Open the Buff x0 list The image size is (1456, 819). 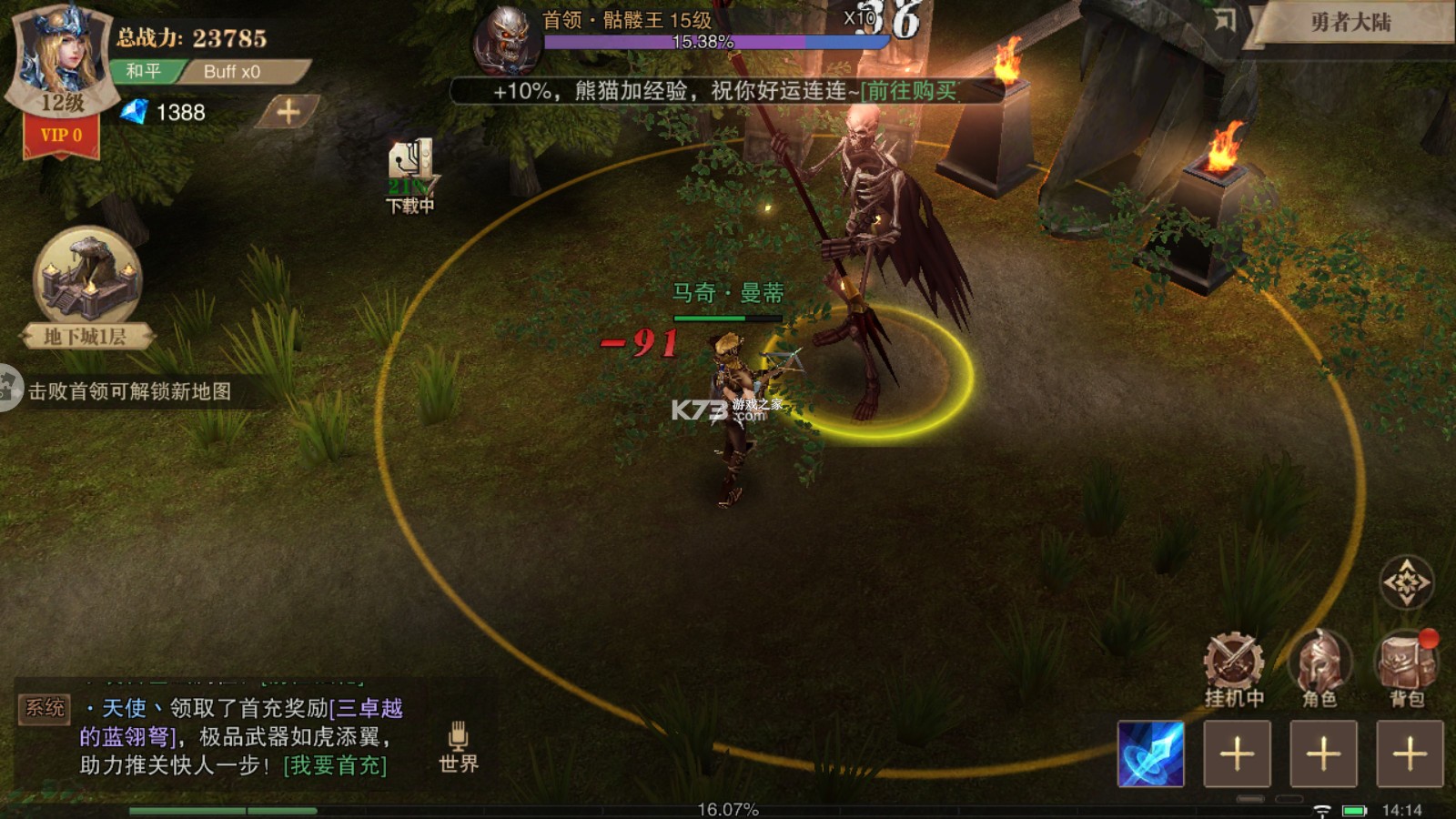coord(232,72)
